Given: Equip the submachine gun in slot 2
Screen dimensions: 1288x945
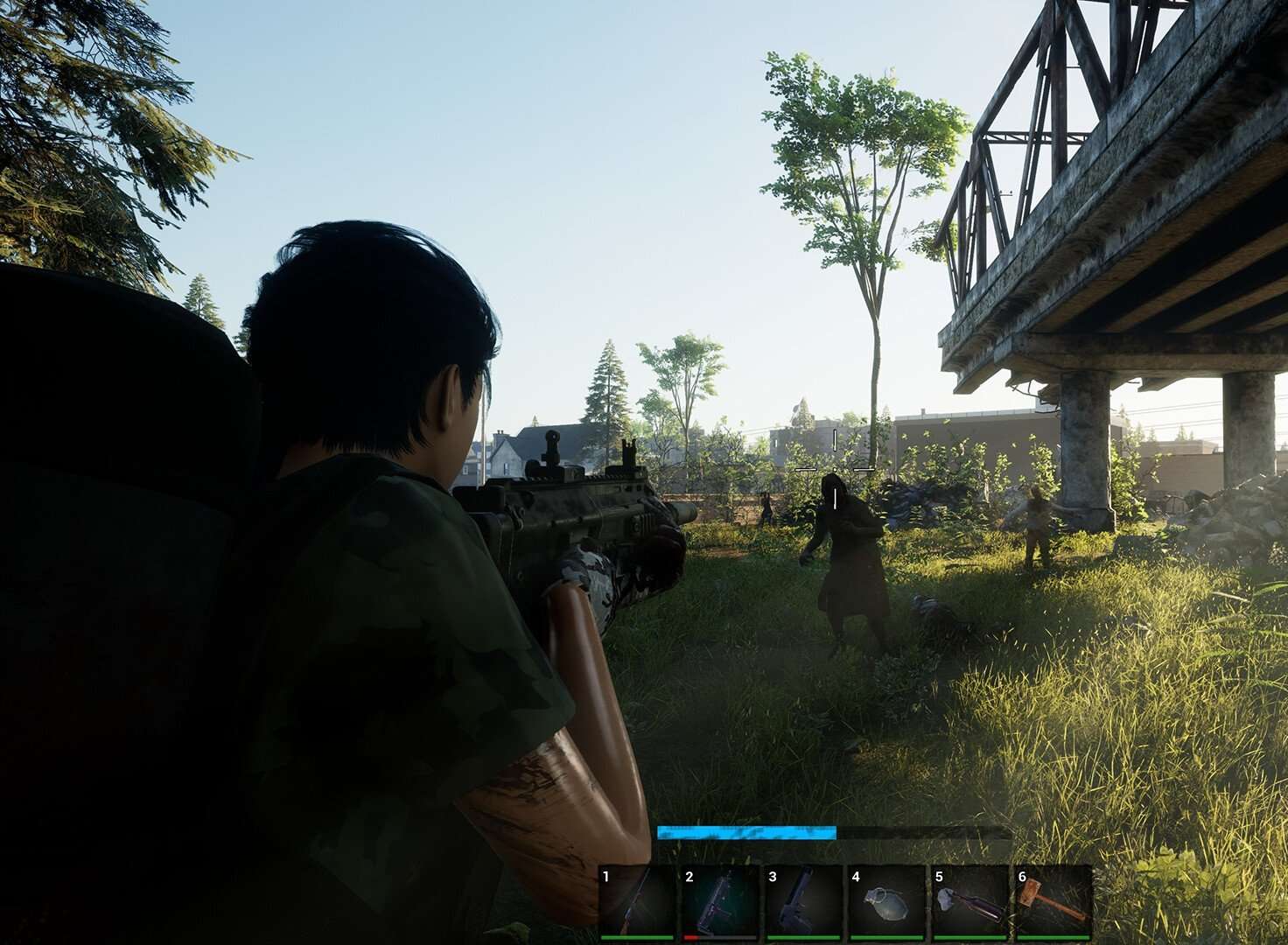Looking at the screenshot, I should click(x=719, y=901).
